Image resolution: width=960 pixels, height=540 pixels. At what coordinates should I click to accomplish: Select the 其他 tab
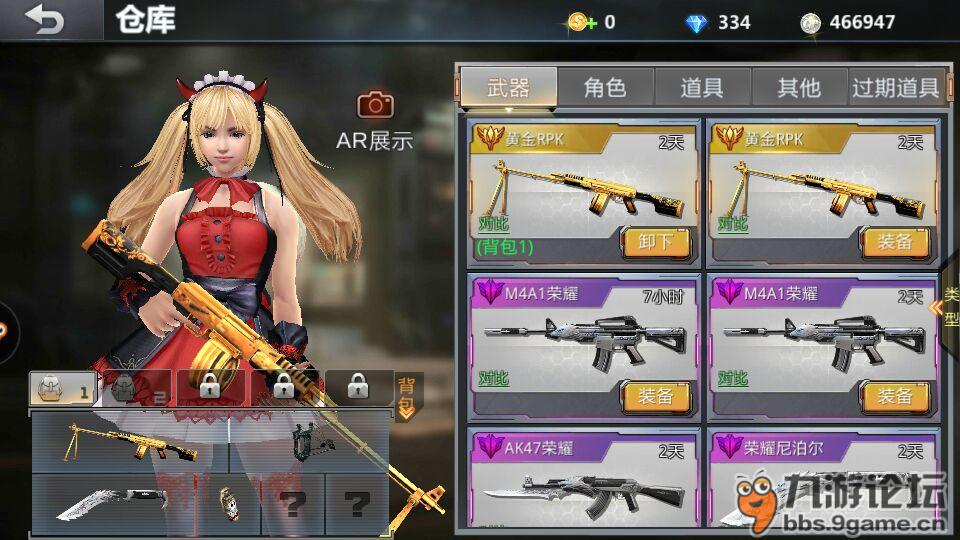click(798, 88)
